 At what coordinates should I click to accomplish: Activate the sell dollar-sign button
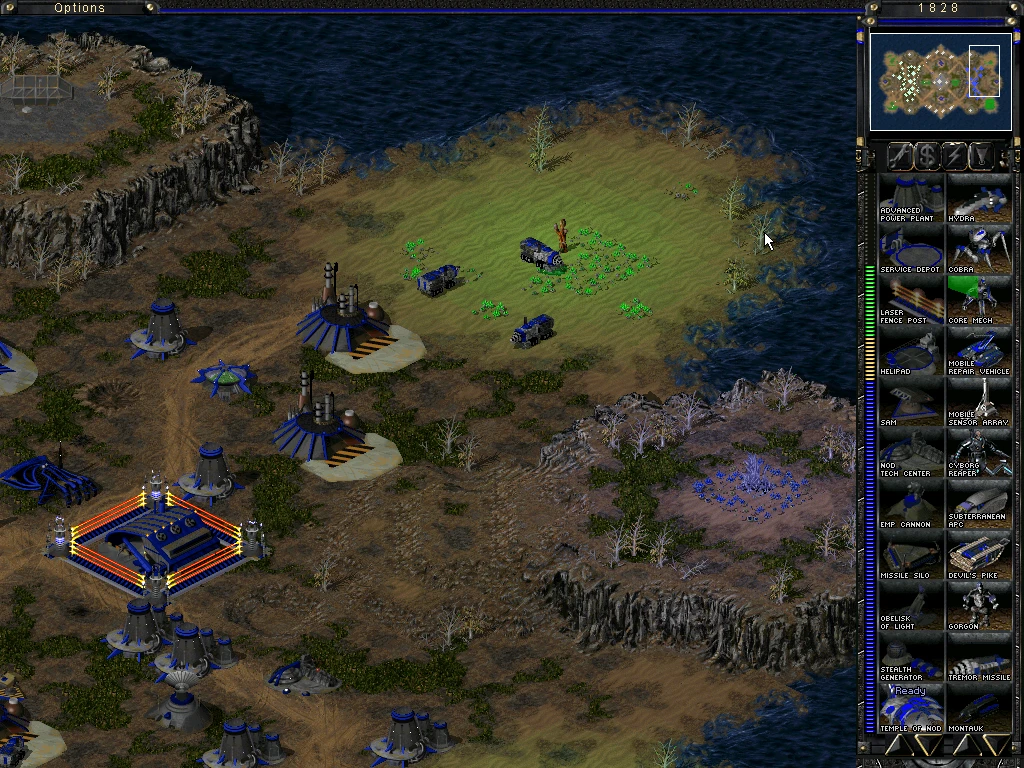[927, 155]
